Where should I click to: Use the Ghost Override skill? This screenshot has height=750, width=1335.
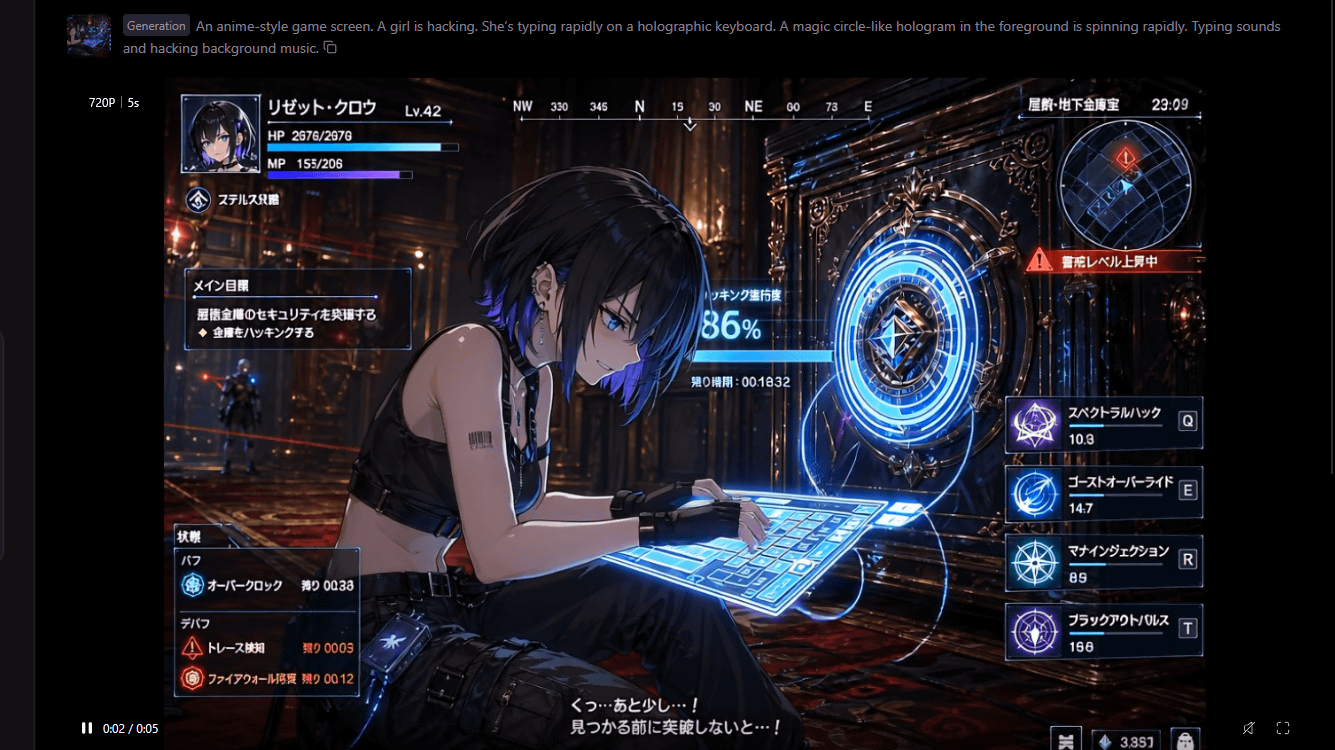pyautogui.click(x=1034, y=494)
